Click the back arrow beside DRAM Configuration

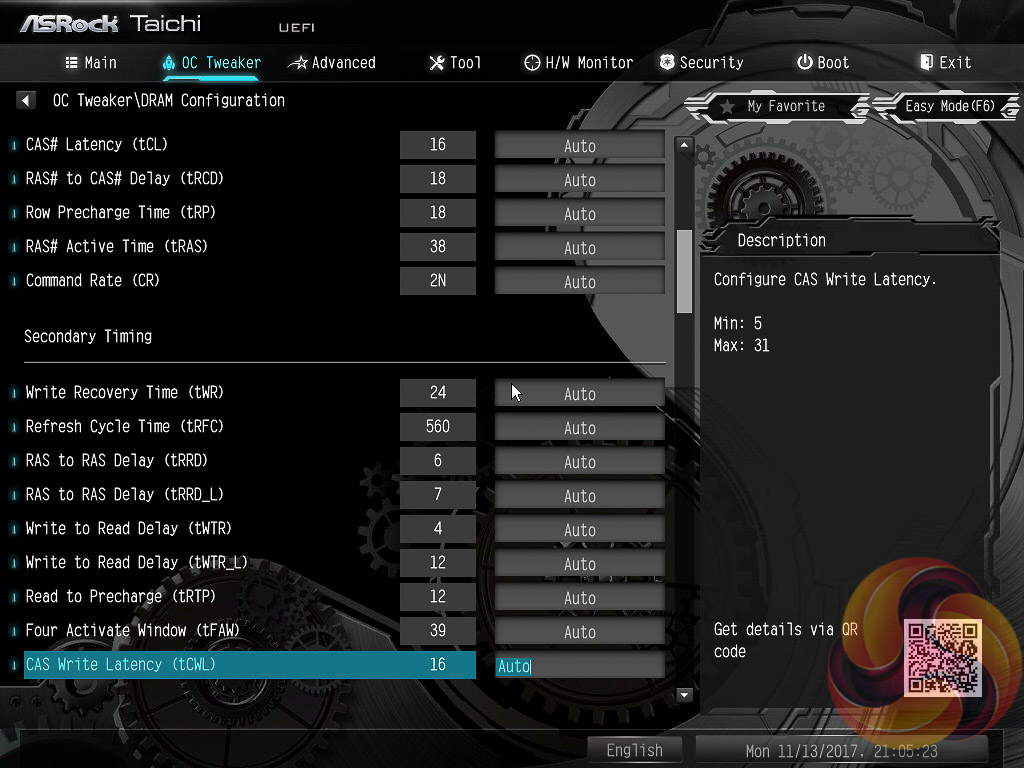pos(26,100)
